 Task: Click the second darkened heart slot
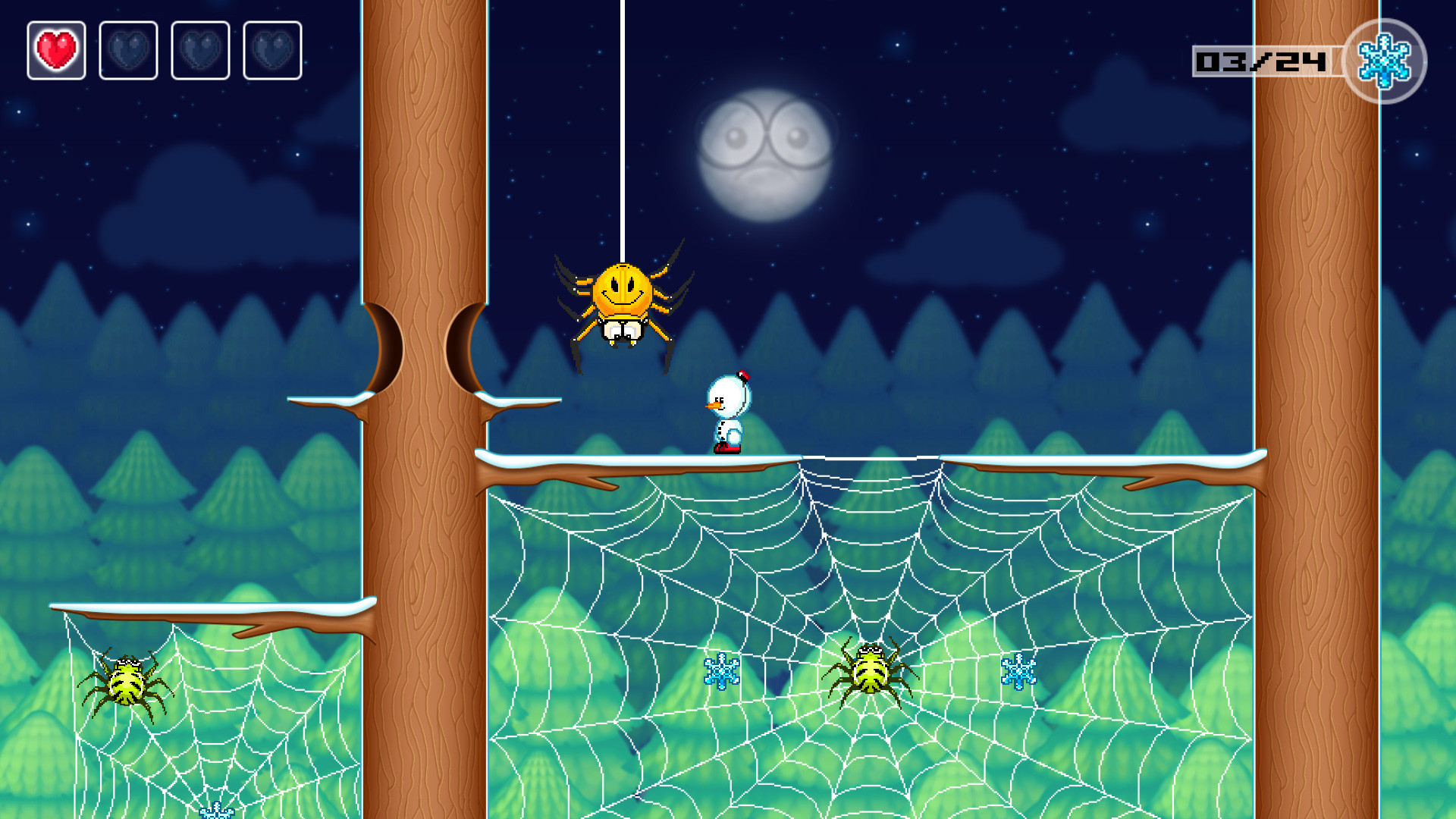[127, 51]
